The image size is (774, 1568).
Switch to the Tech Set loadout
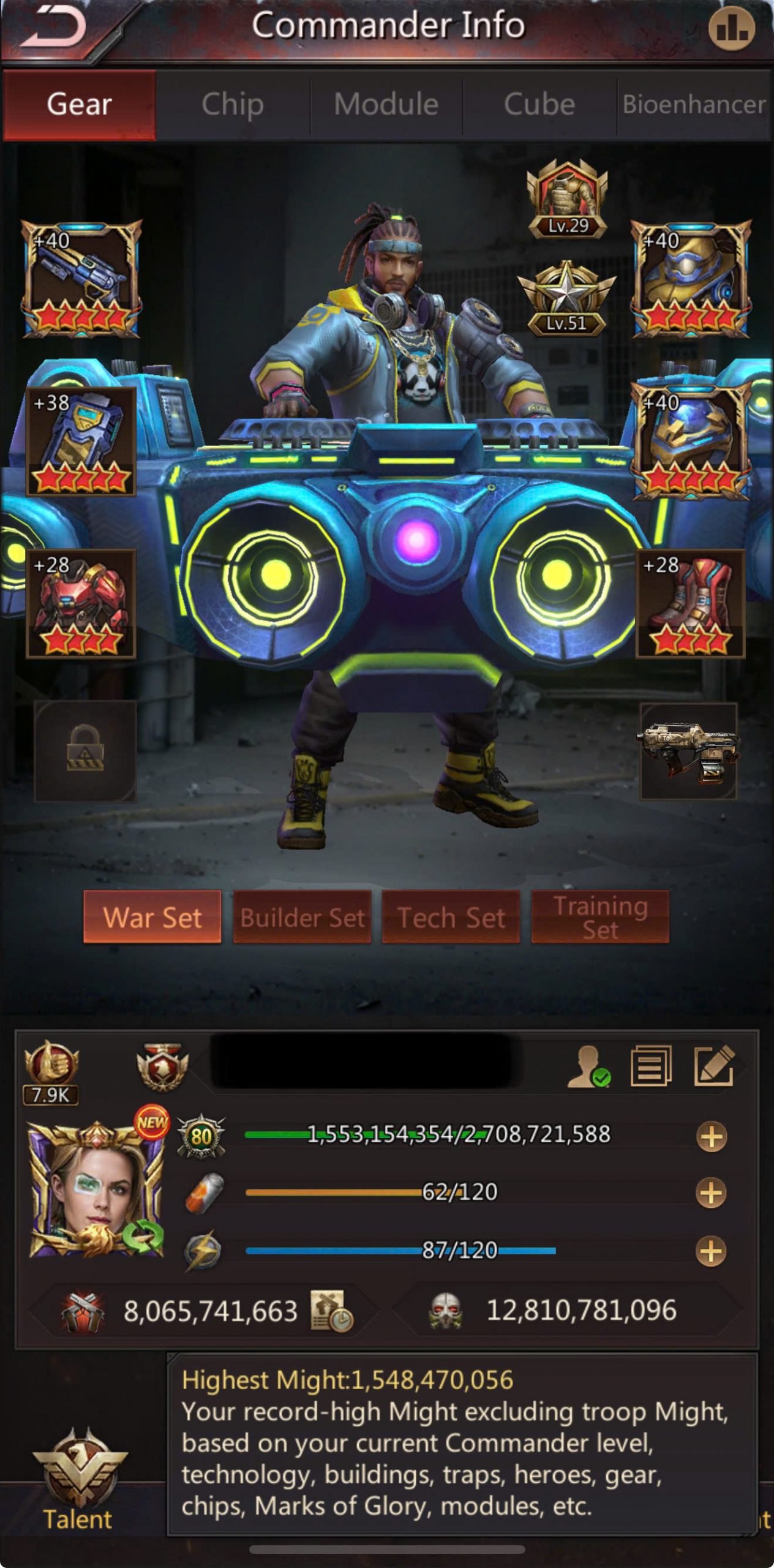click(451, 917)
